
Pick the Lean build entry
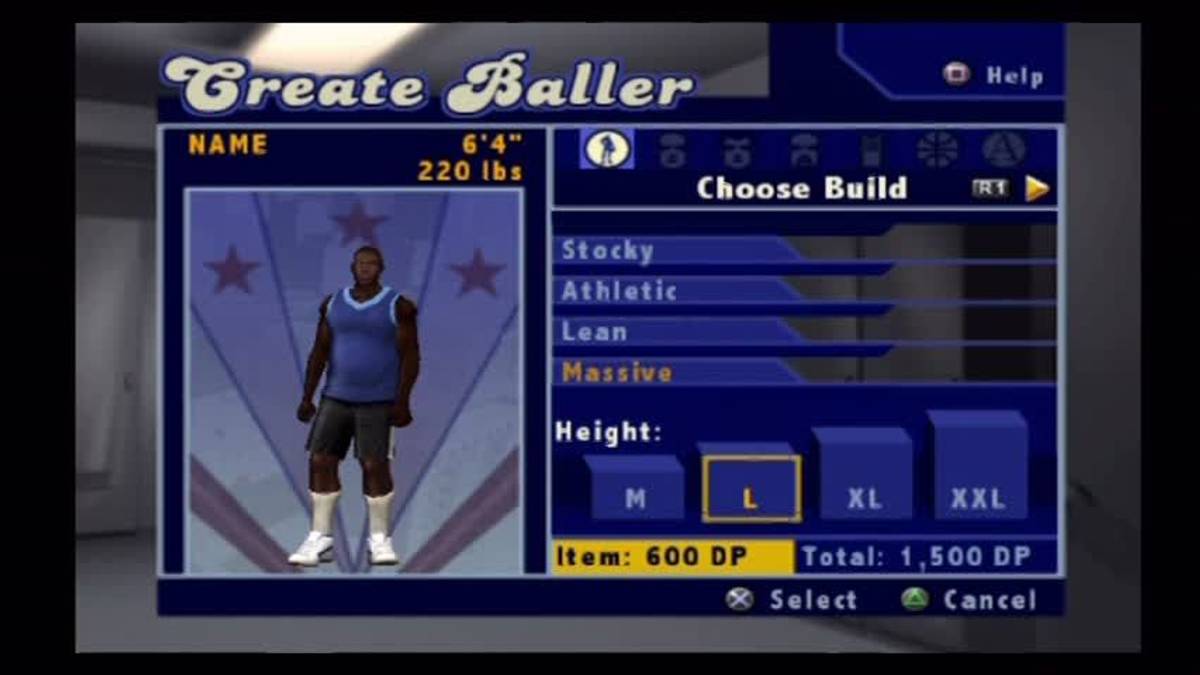point(595,332)
